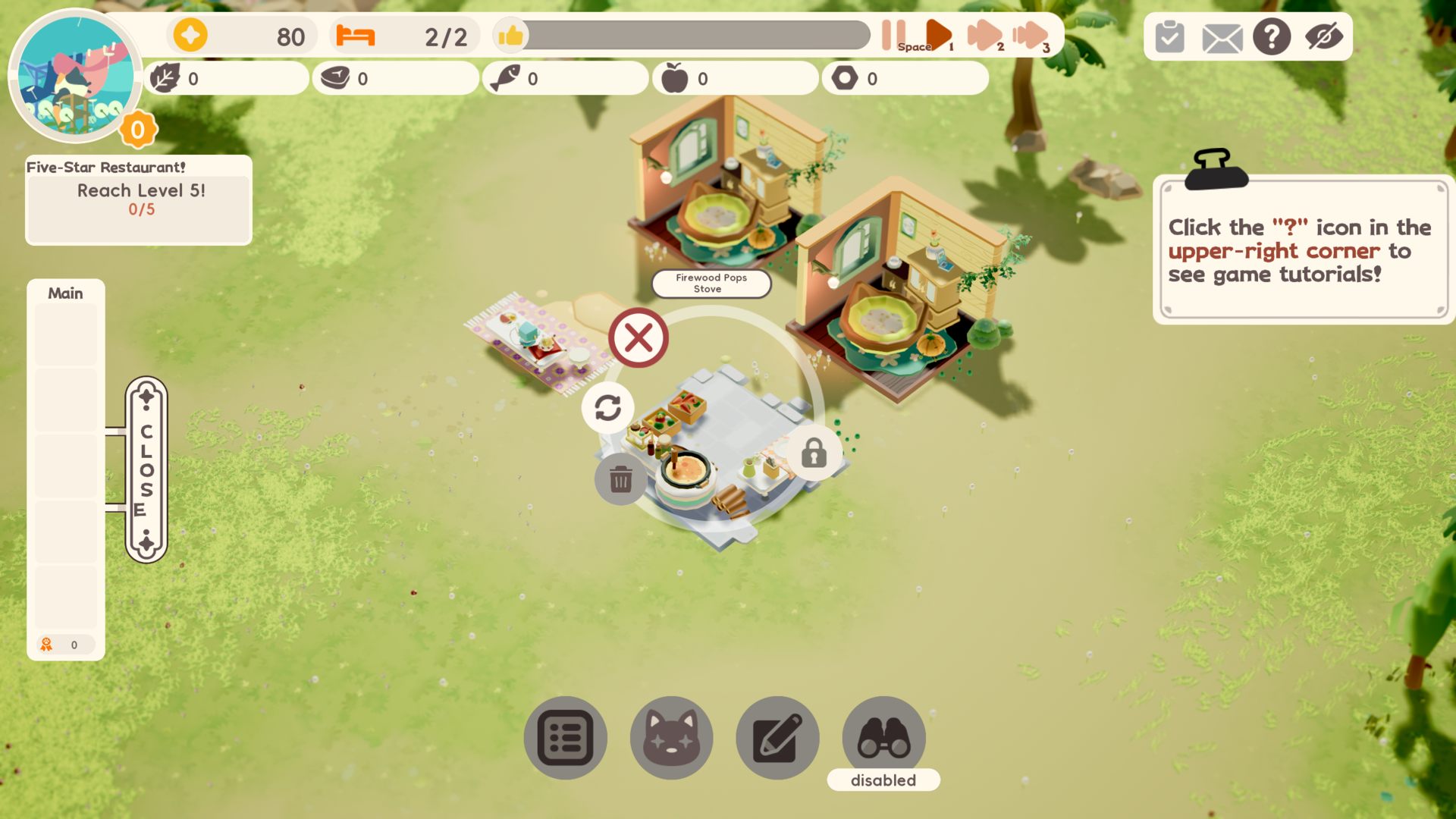Pause the game with the pause button
Viewport: 1456px width, 819px height.
[x=893, y=35]
